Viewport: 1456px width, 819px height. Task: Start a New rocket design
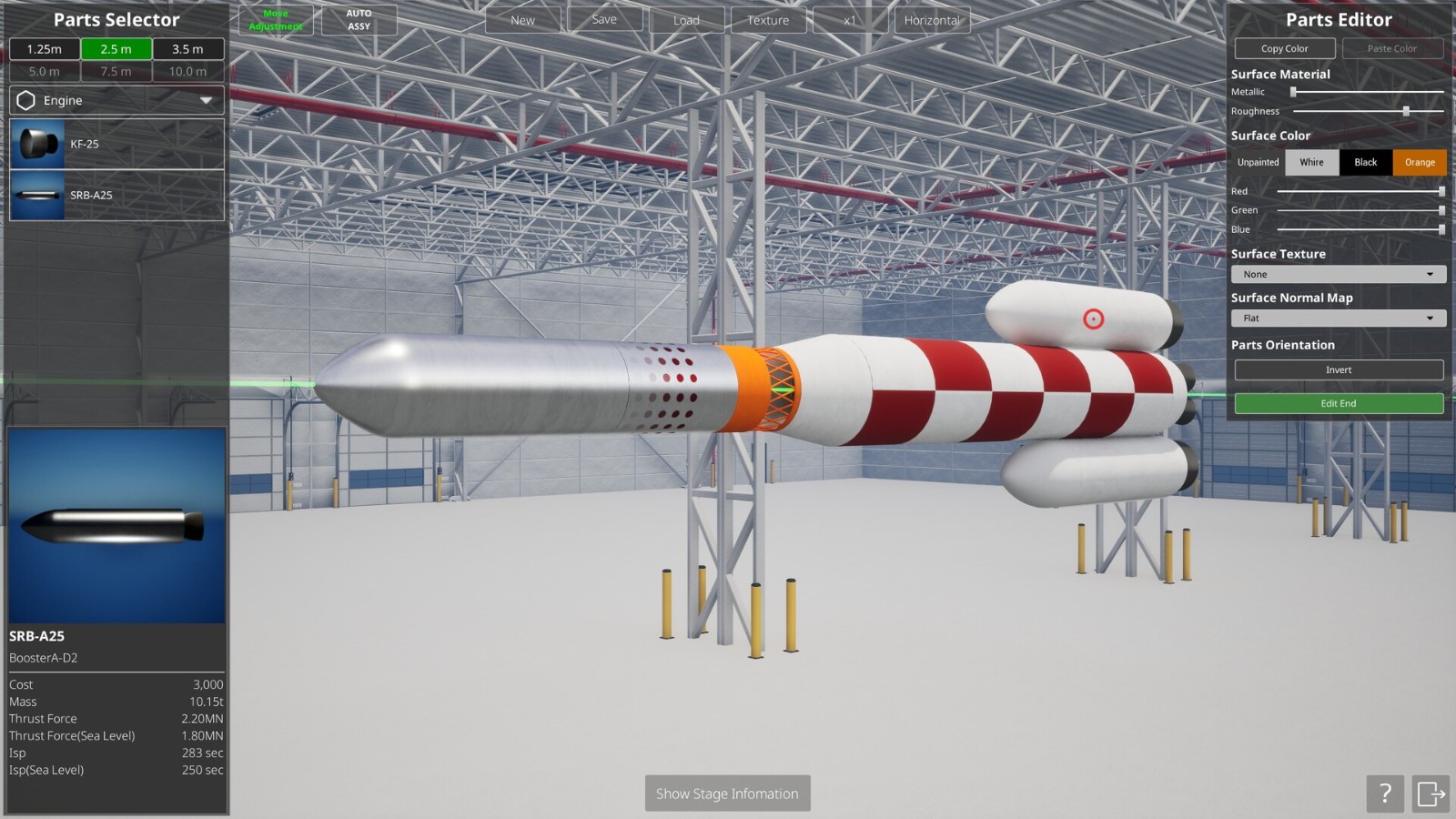(522, 20)
